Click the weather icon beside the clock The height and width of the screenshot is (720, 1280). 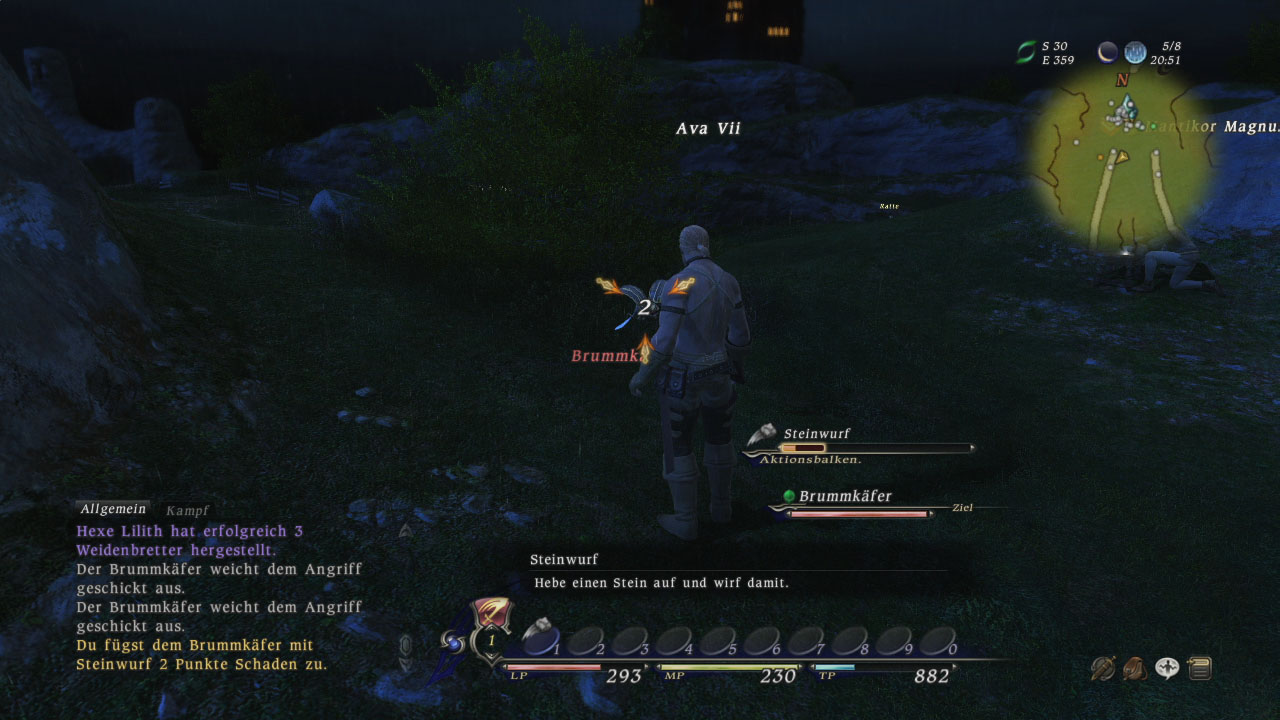pos(1135,52)
